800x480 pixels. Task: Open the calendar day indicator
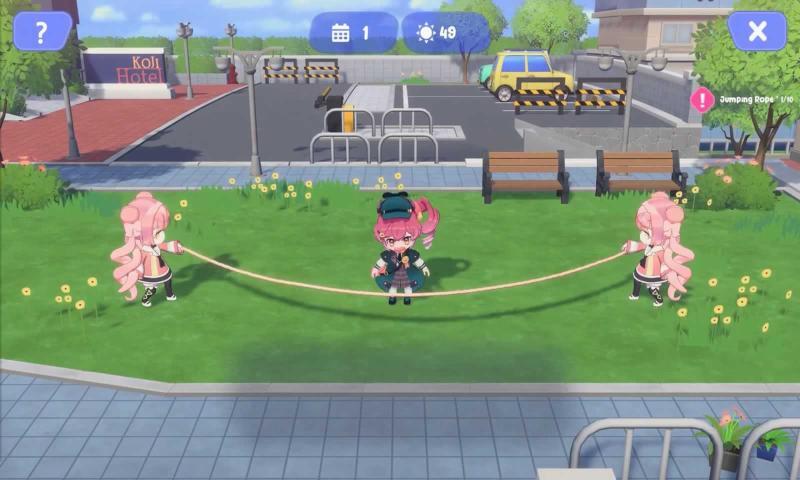point(352,33)
